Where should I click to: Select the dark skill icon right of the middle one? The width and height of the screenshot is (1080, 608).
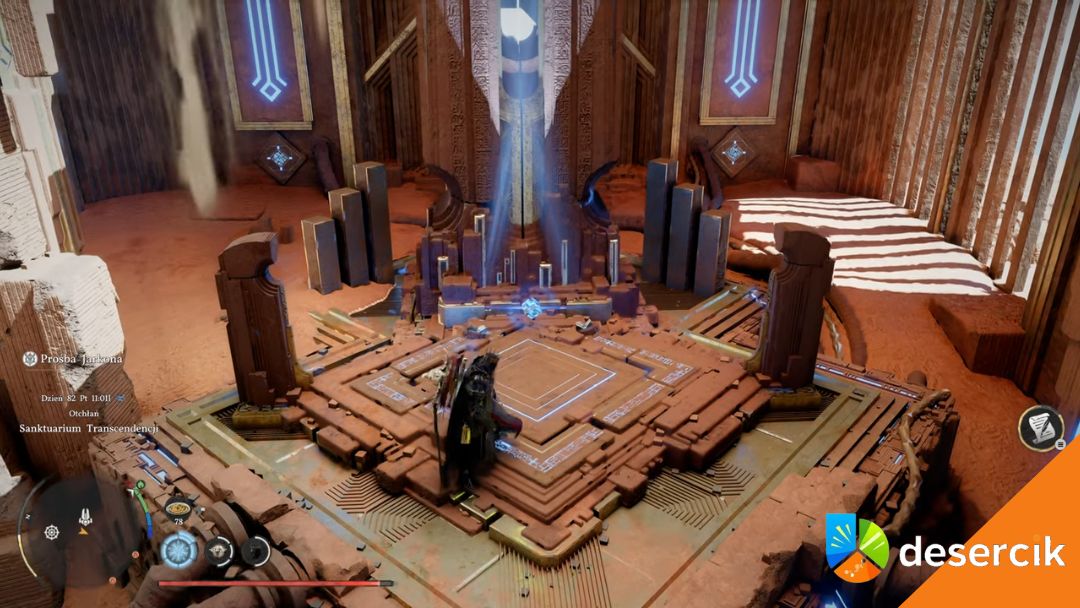255,550
